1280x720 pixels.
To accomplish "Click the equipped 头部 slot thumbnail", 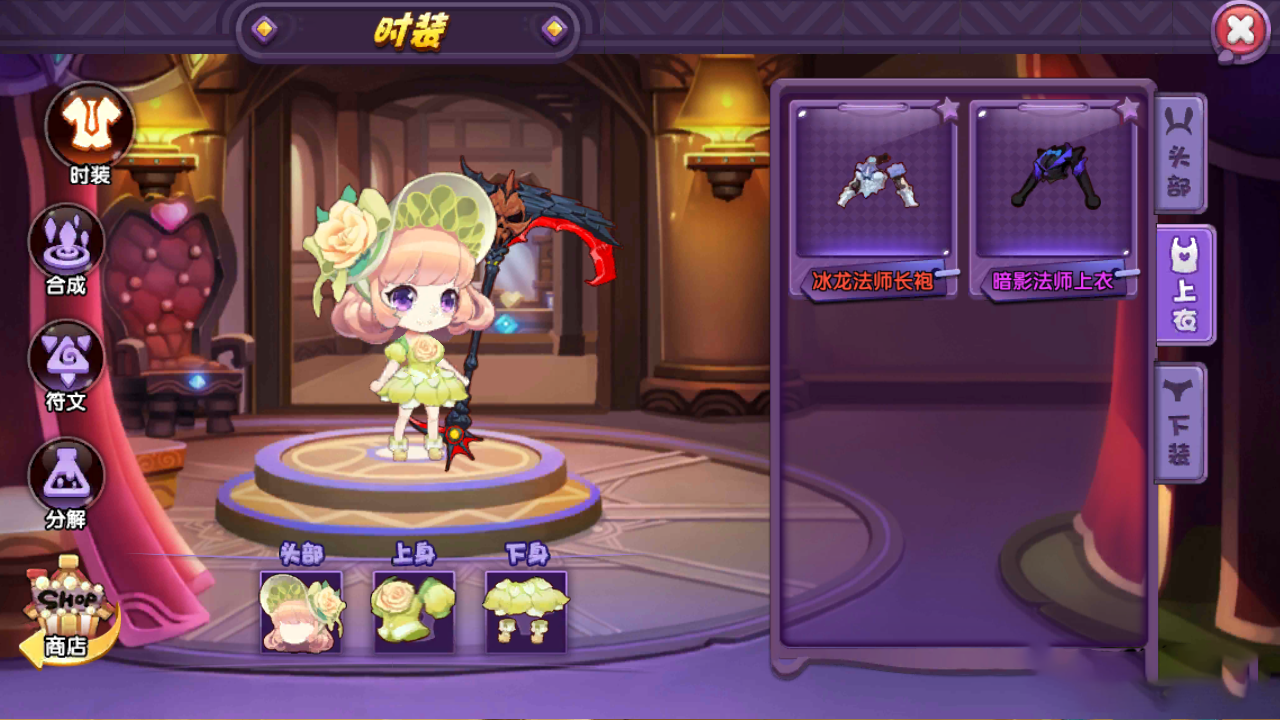I will pyautogui.click(x=300, y=612).
